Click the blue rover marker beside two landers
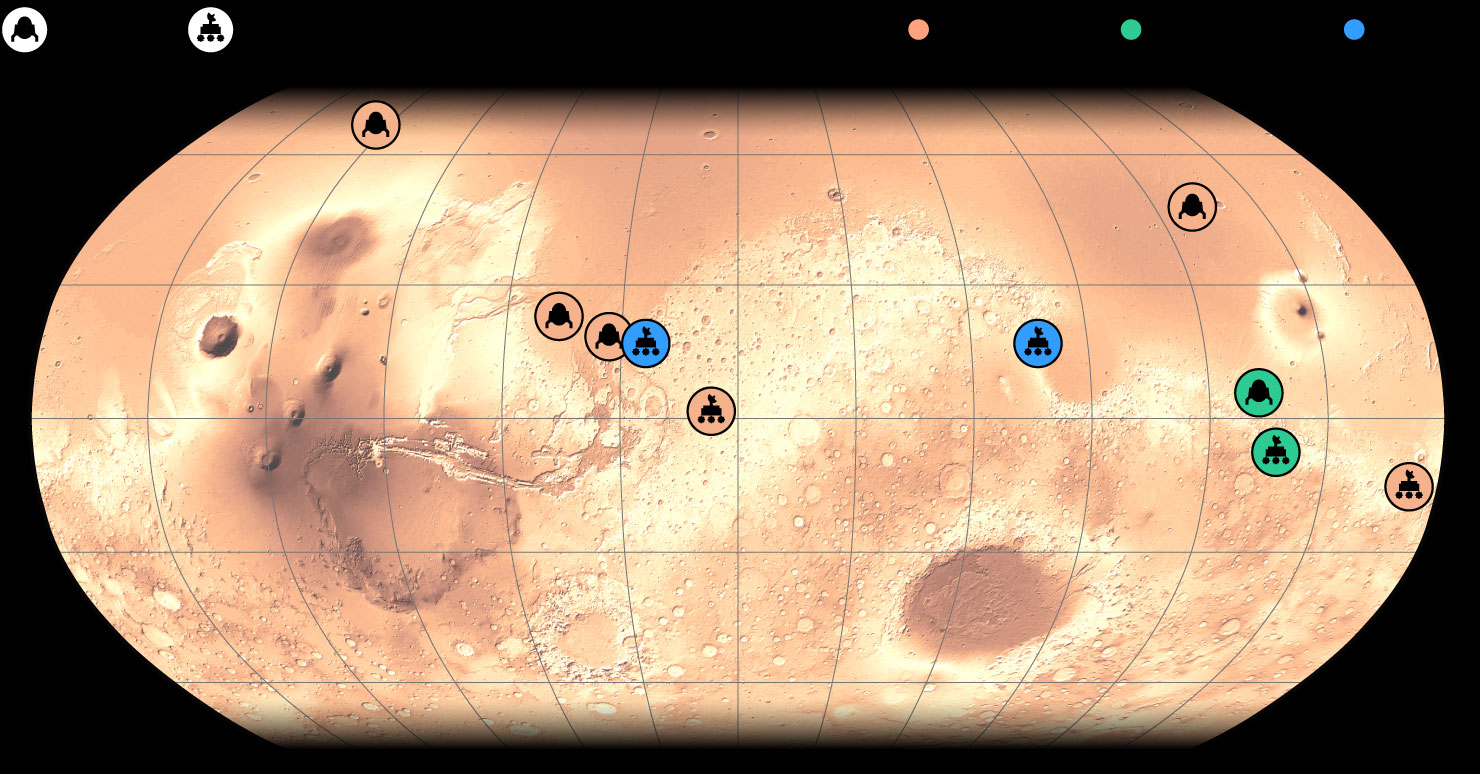Screen dimensions: 1480x774 646,344
